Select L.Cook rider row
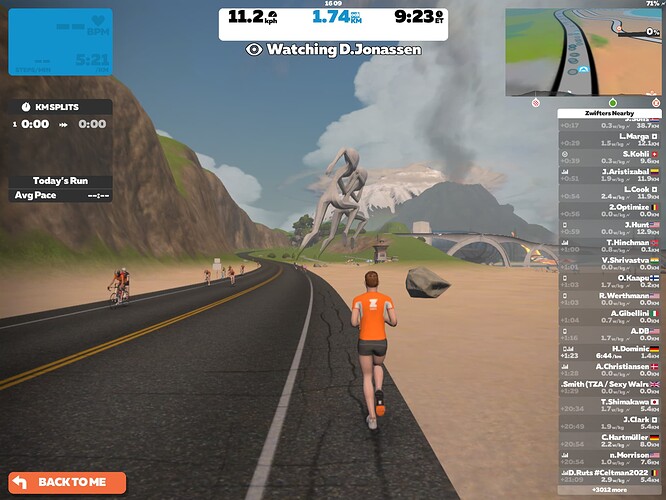666x500 pixels. pos(609,193)
